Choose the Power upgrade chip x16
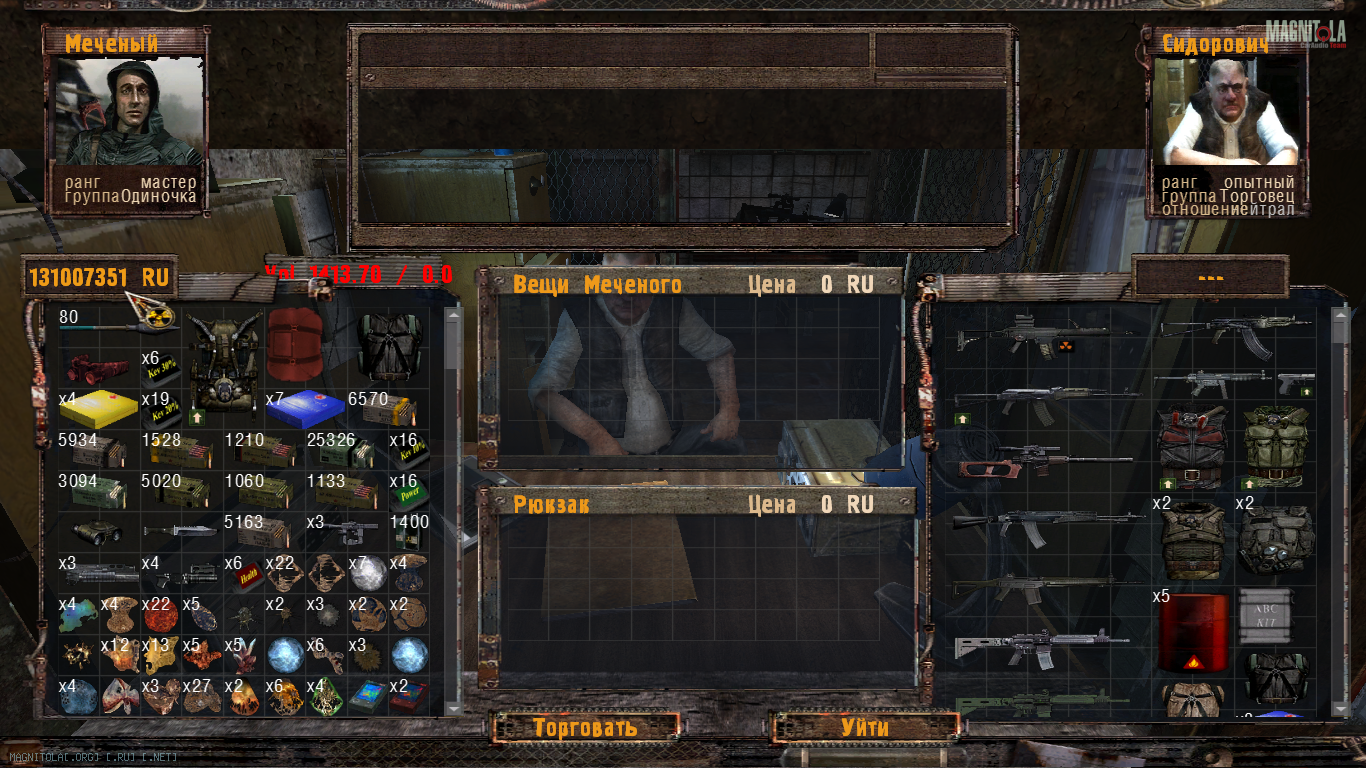Viewport: 1366px width, 768px height. coord(408,492)
